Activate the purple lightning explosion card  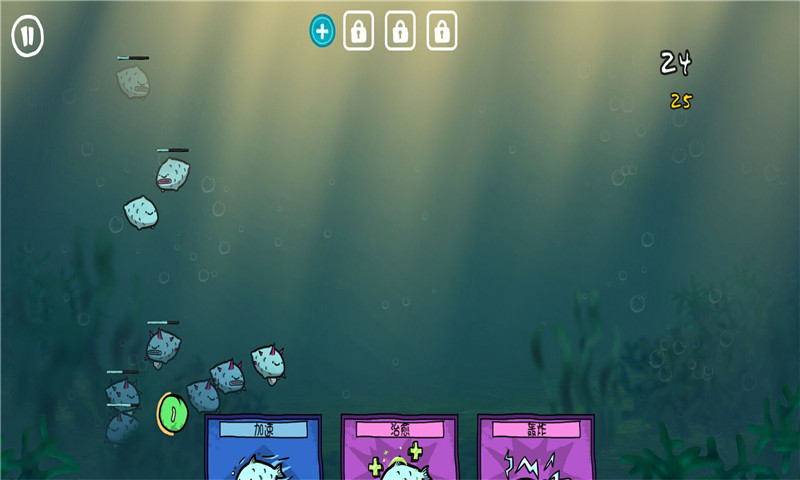coord(535,449)
